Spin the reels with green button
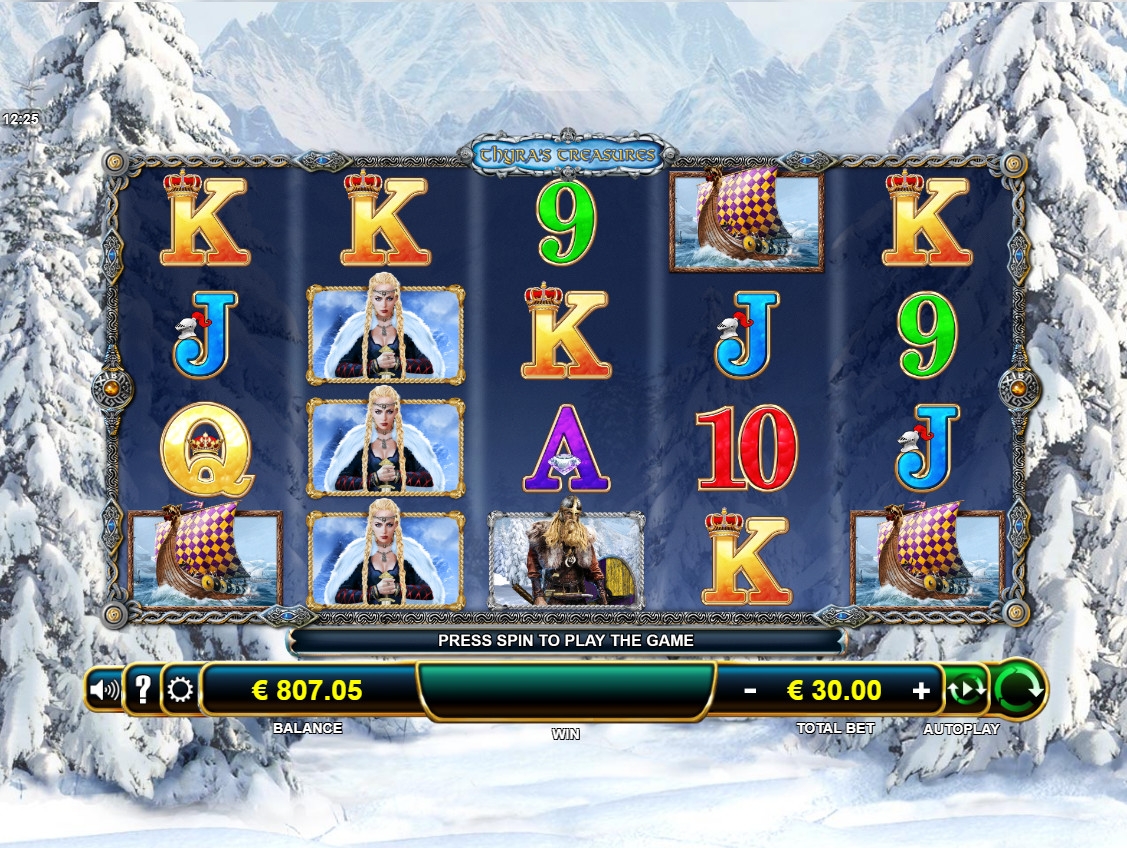 point(1020,689)
